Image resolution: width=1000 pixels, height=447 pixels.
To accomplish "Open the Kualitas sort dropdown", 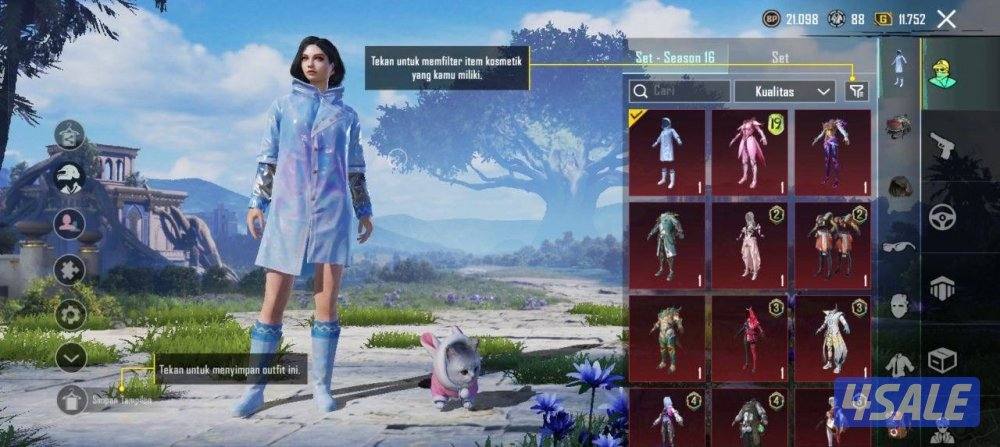I will tap(784, 91).
